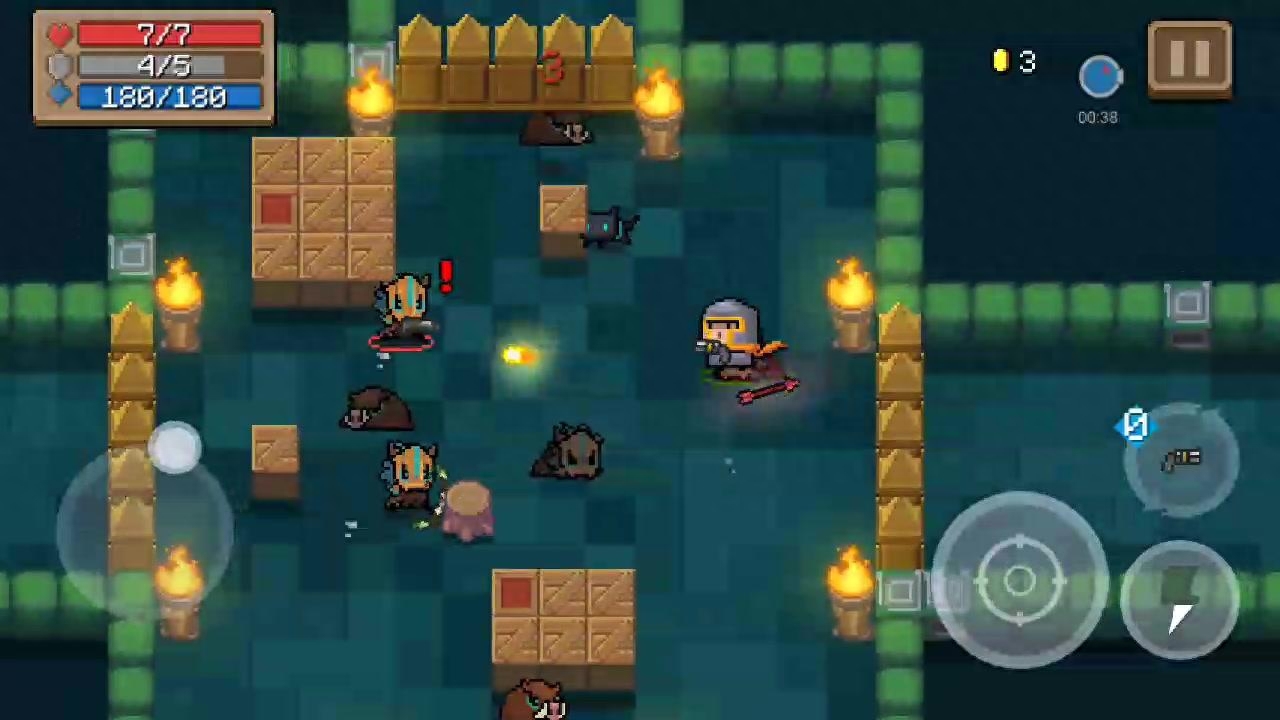The height and width of the screenshot is (720, 1280).
Task: Tap the crosshair attack button
Action: pyautogui.click(x=1019, y=580)
